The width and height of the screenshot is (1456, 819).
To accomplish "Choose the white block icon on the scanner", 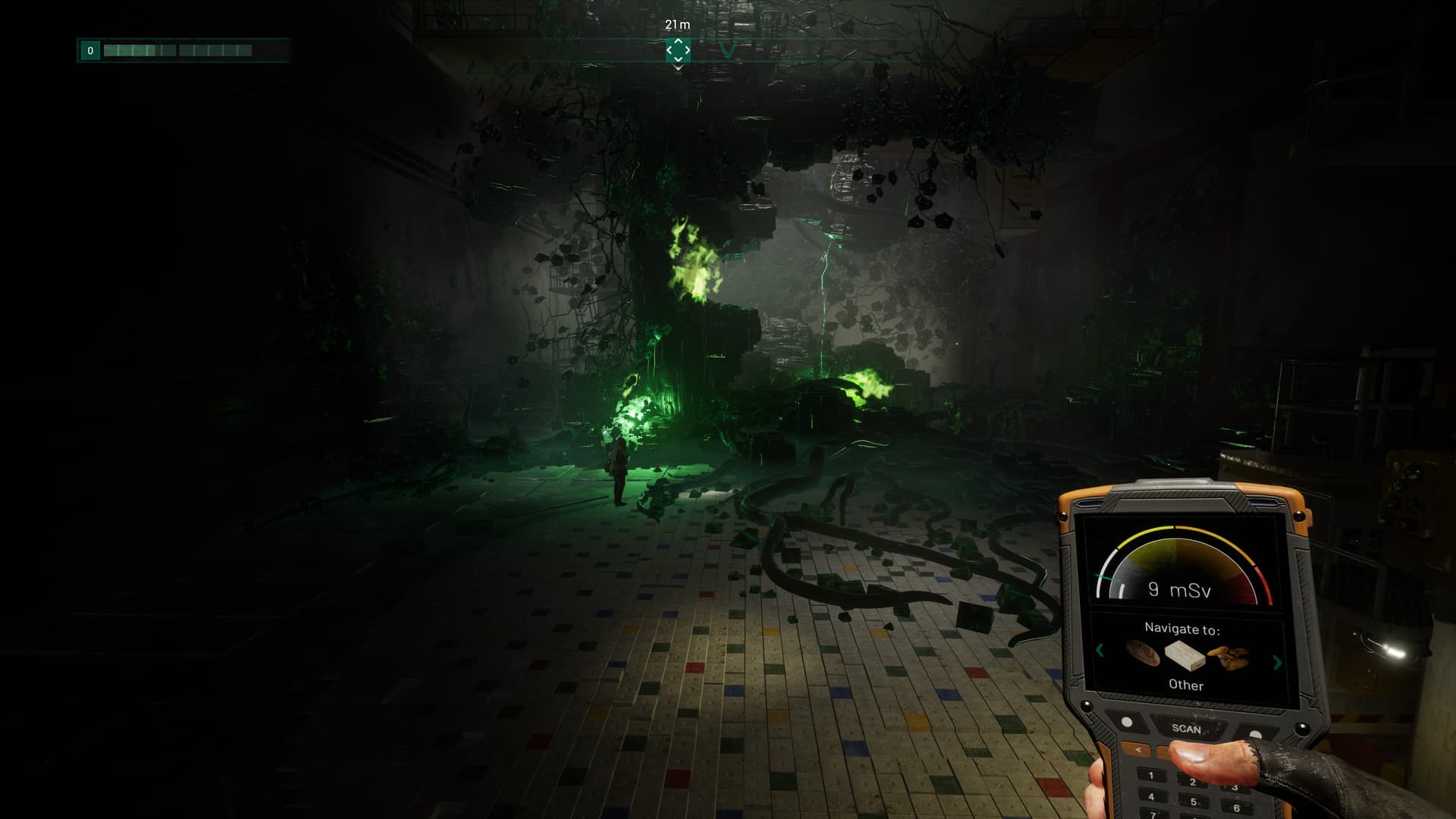I will coord(1185,656).
